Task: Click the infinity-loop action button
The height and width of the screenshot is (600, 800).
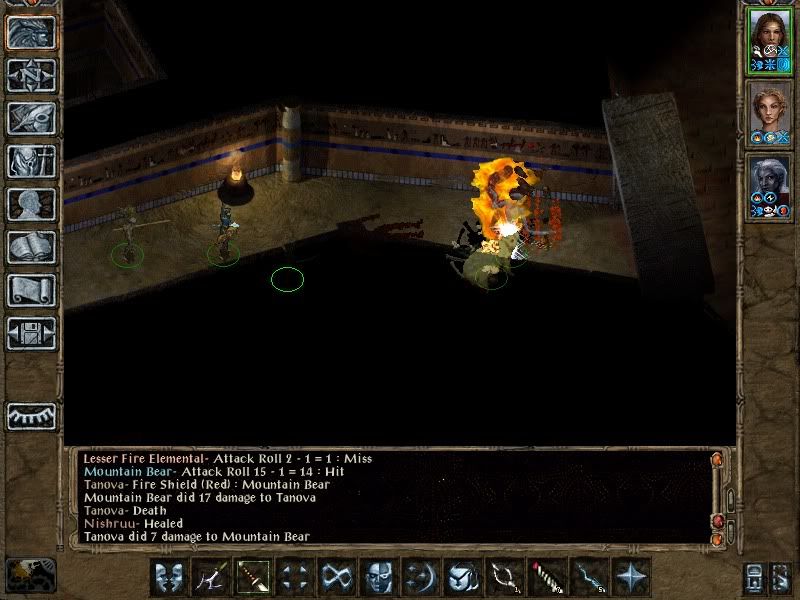Action: [x=337, y=577]
